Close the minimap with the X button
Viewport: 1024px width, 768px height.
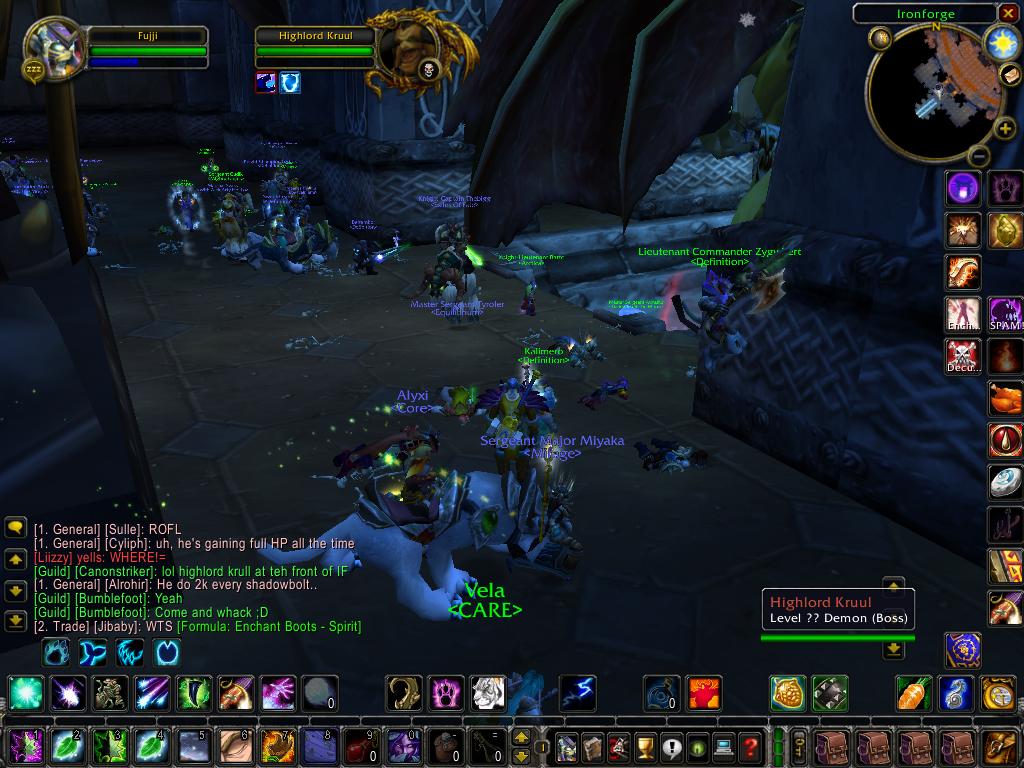coord(1007,13)
